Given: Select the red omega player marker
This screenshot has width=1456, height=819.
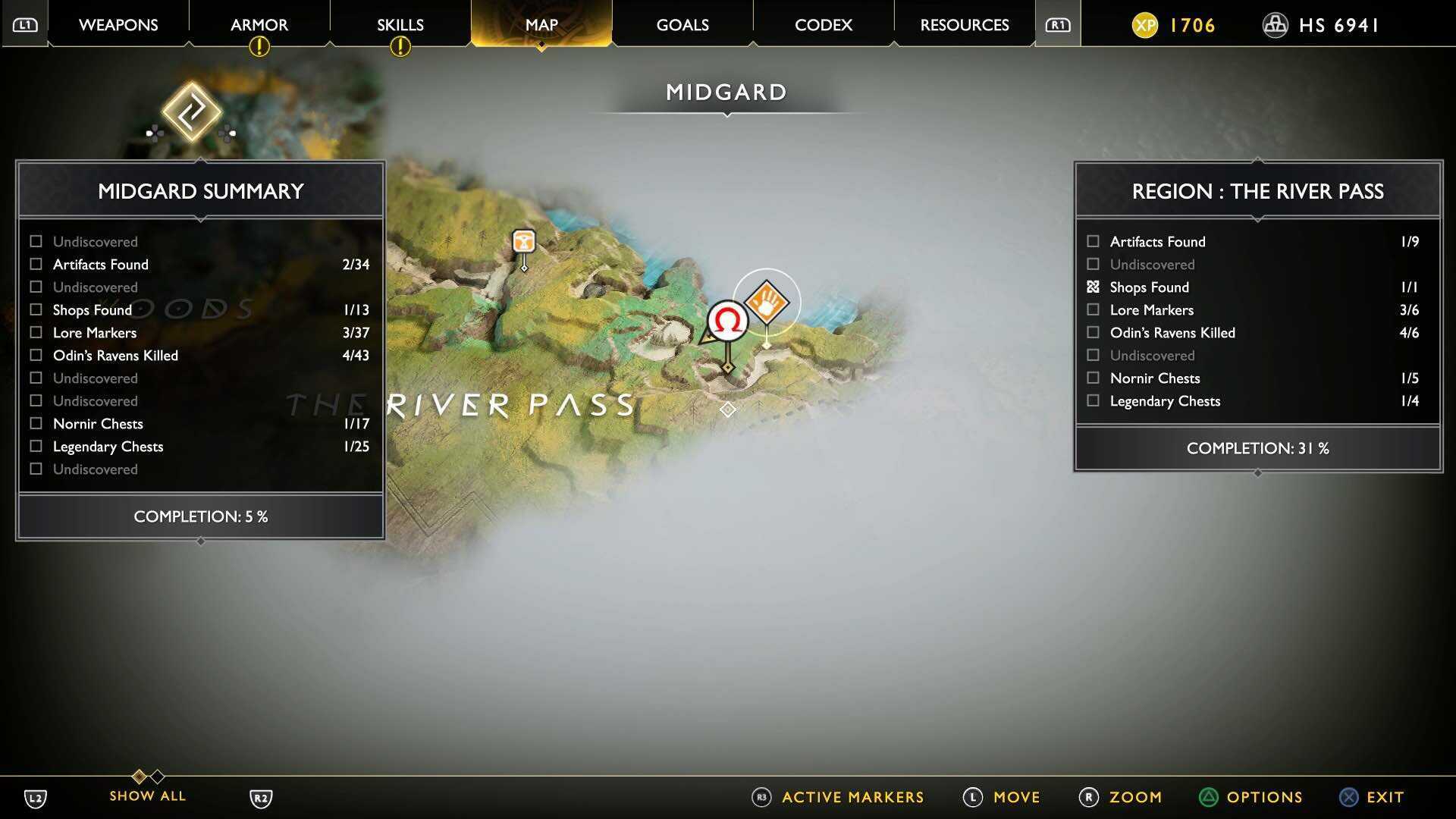Looking at the screenshot, I should (x=727, y=322).
